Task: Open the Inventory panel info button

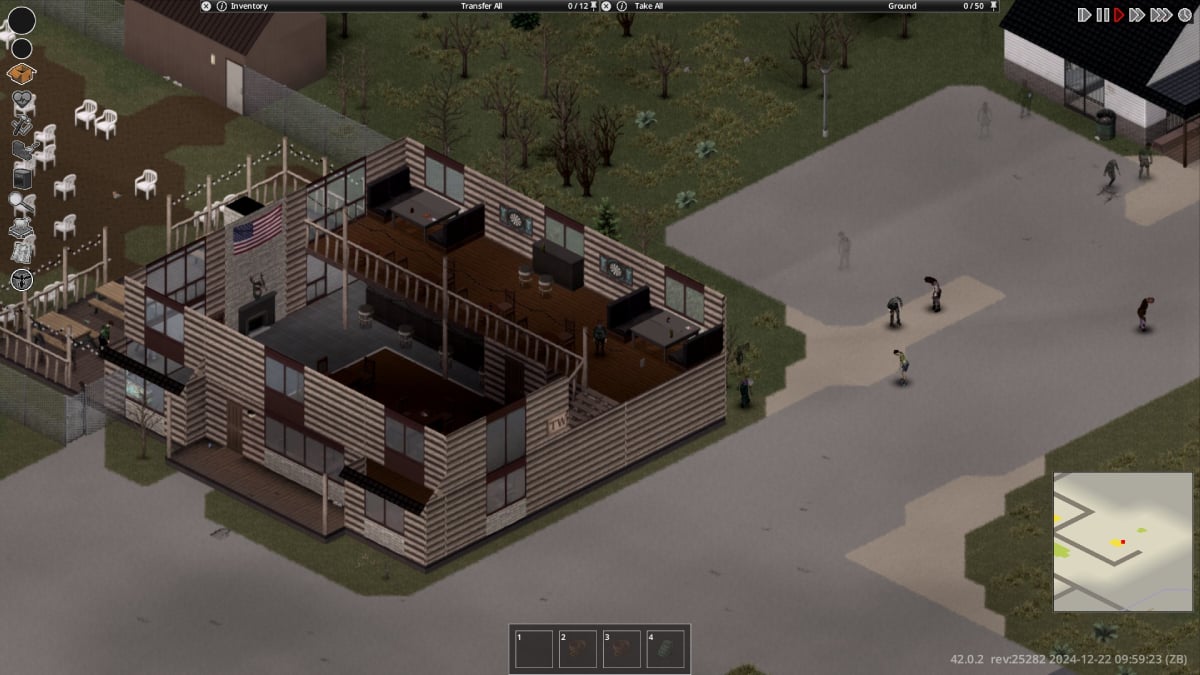Action: (x=221, y=6)
